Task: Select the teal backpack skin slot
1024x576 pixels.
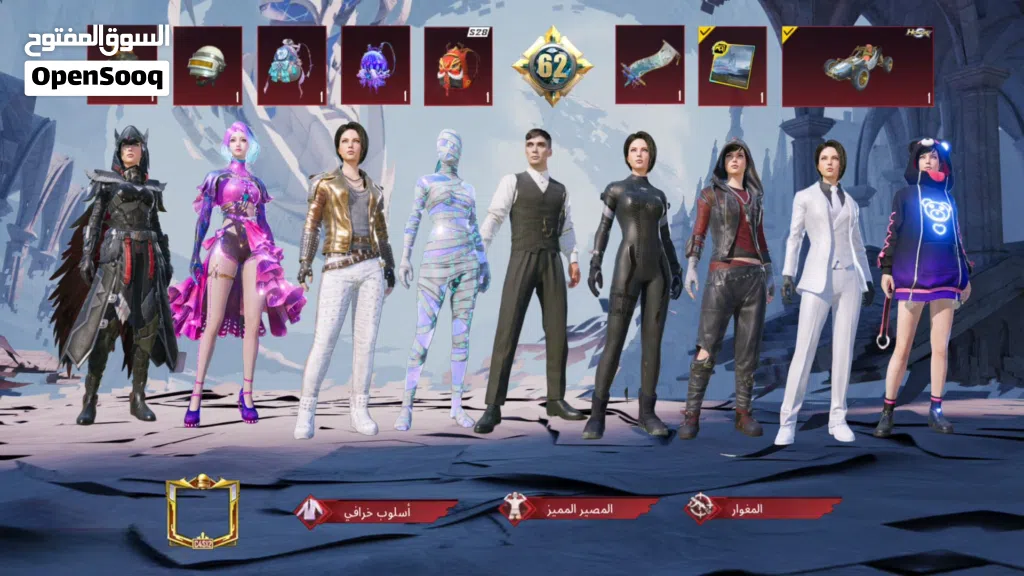Action: click(291, 65)
